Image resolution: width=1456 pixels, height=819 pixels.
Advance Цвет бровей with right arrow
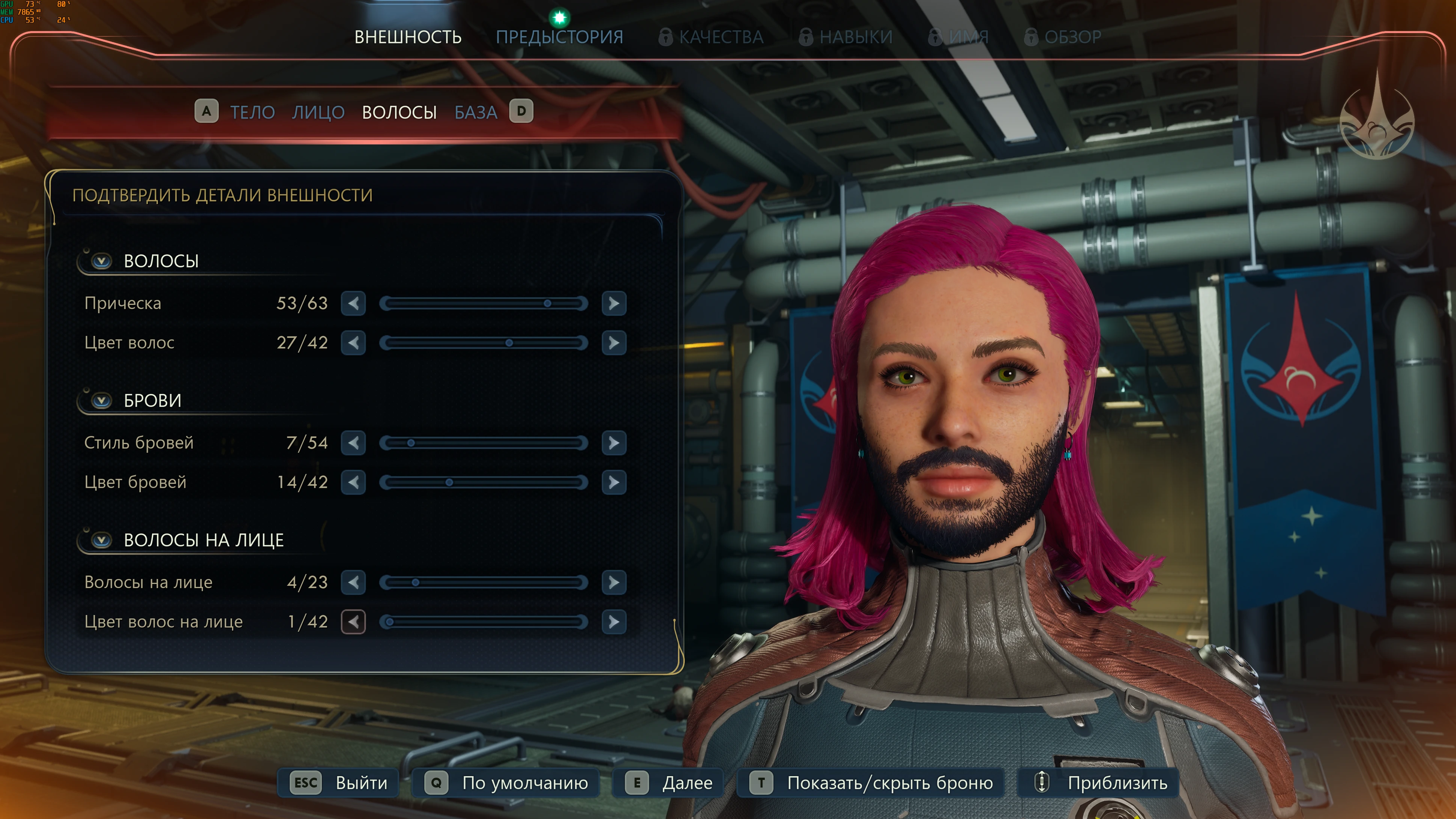[x=614, y=483]
